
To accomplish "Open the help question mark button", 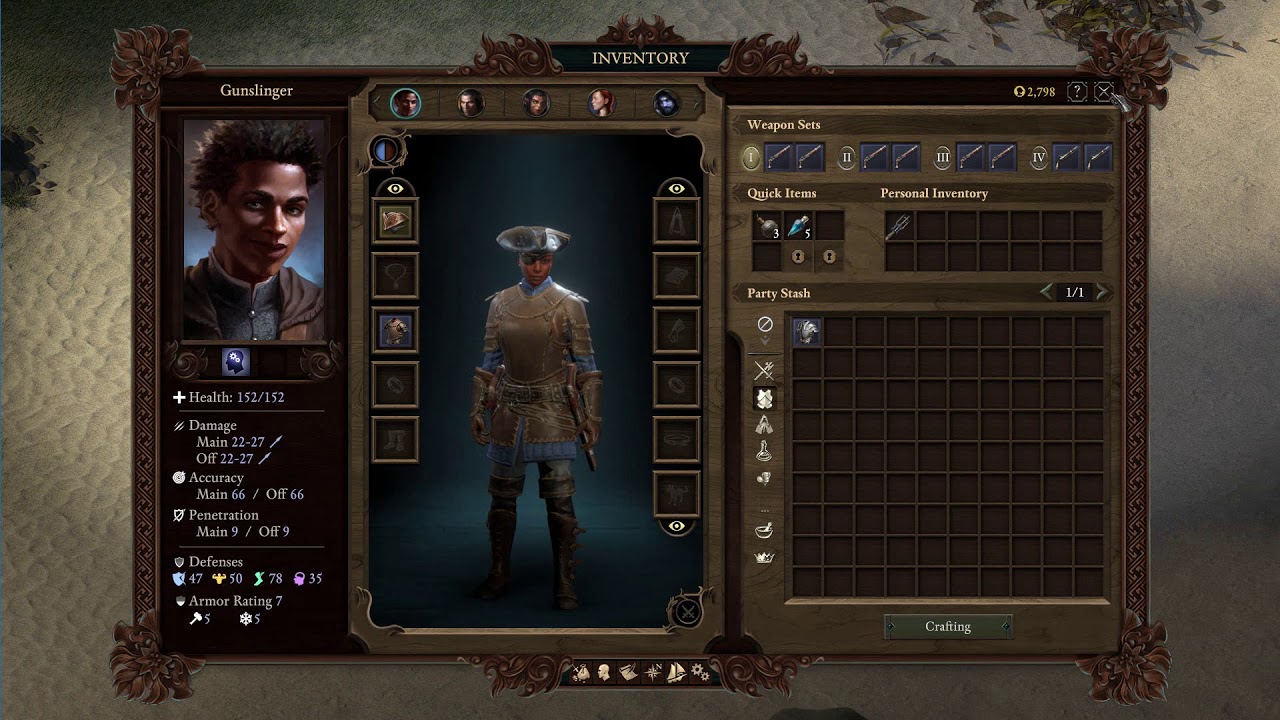I will (x=1077, y=92).
